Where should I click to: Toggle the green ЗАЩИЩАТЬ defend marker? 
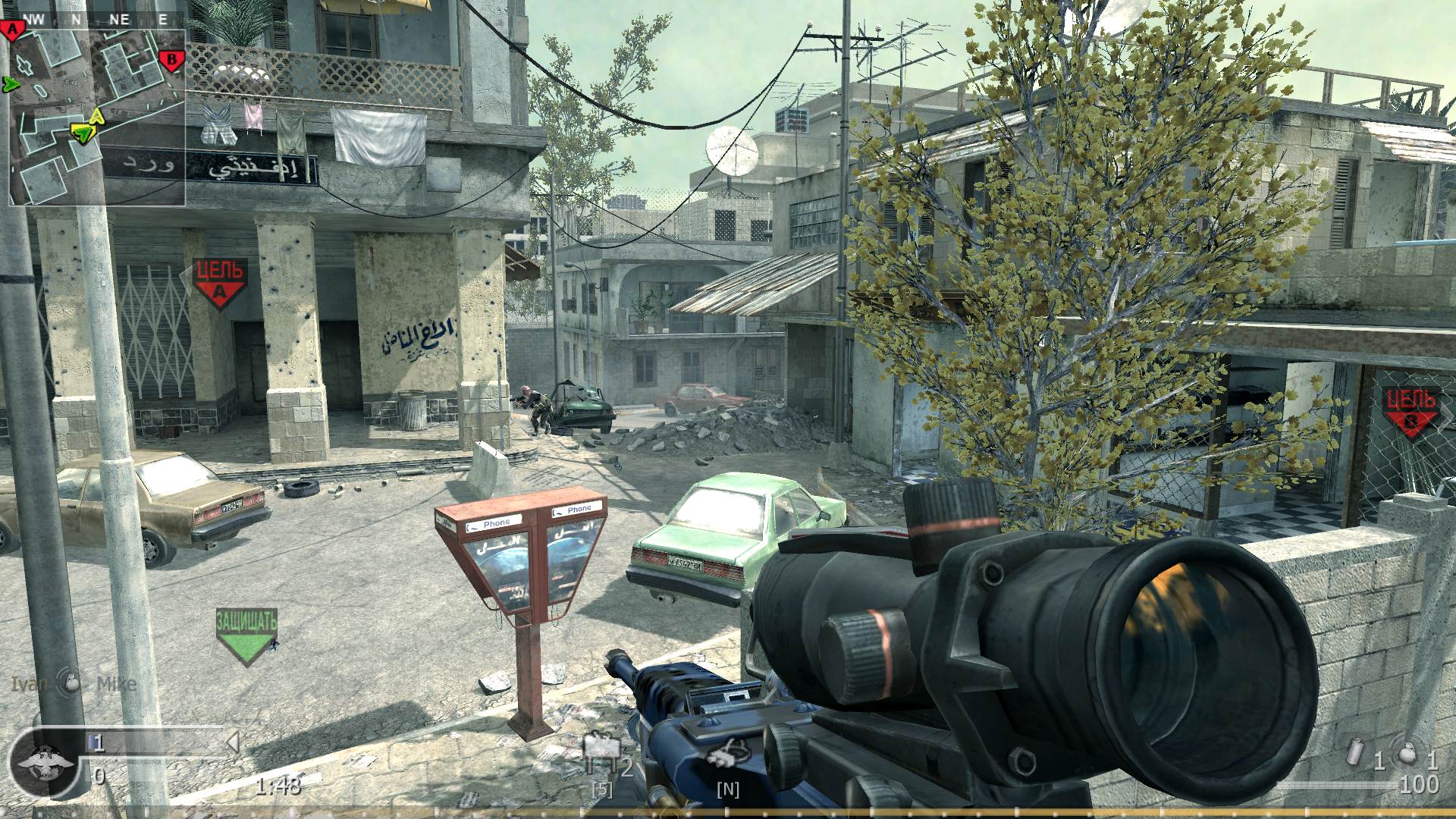point(248,623)
